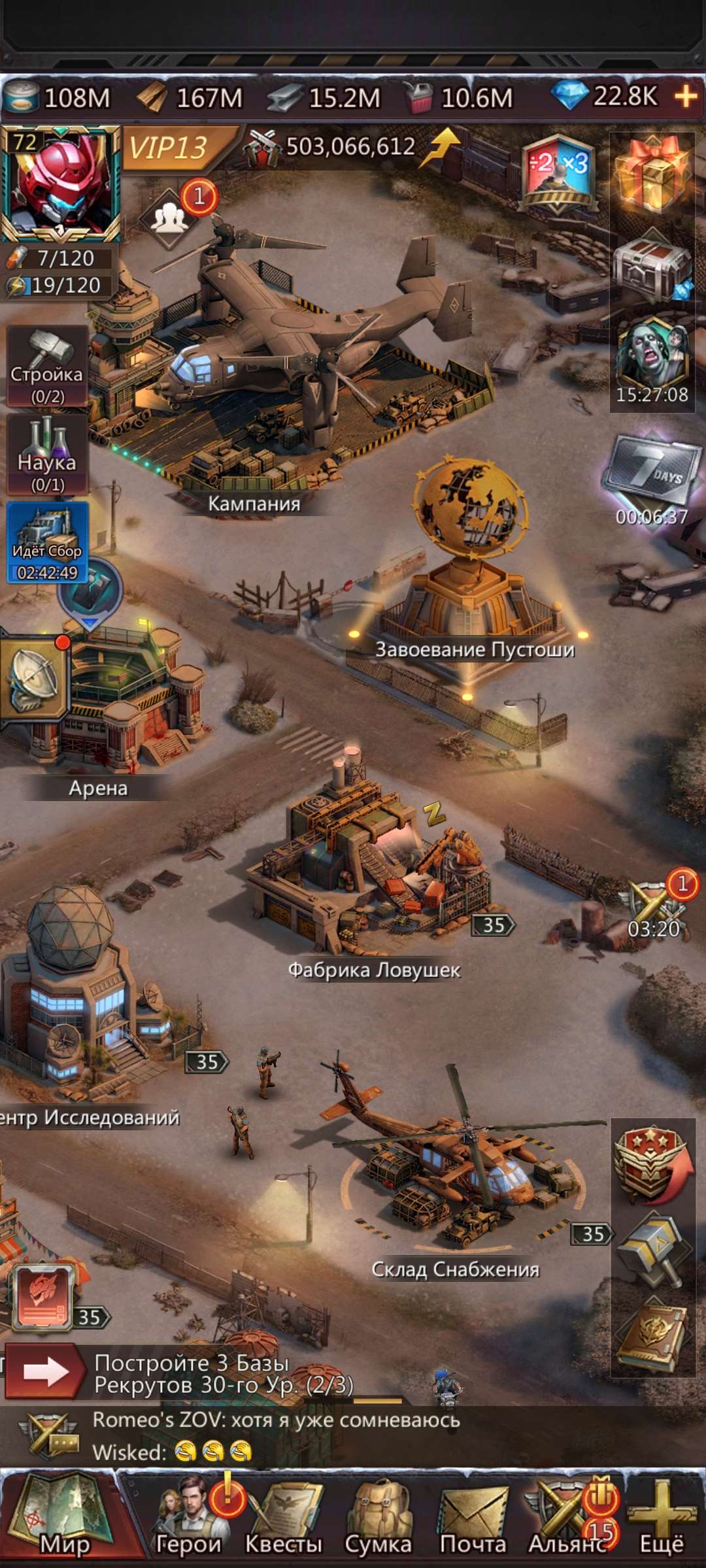
Task: Open the VIP13 privileges badge
Action: [170, 148]
